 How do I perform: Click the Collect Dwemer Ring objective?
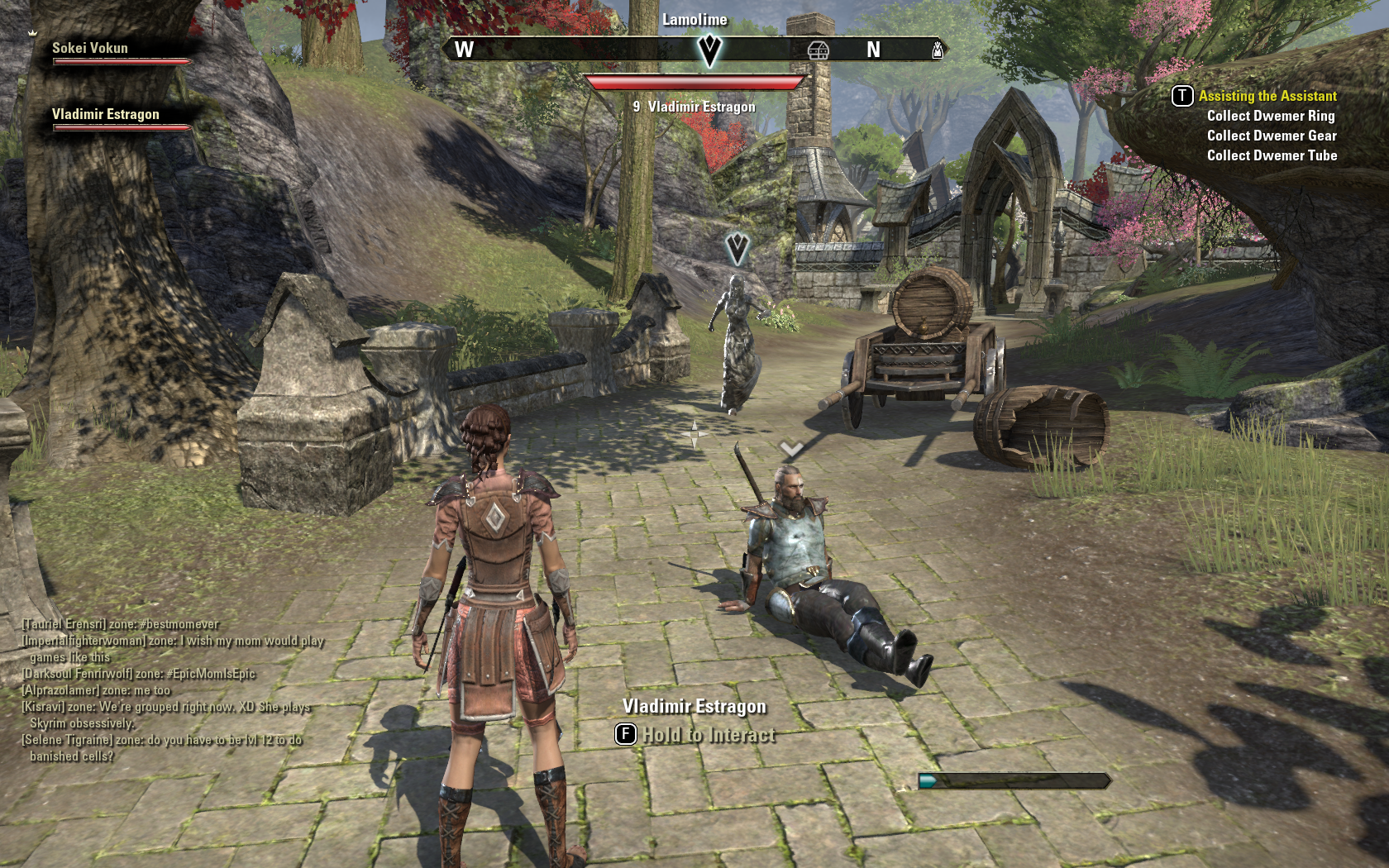pyautogui.click(x=1271, y=116)
